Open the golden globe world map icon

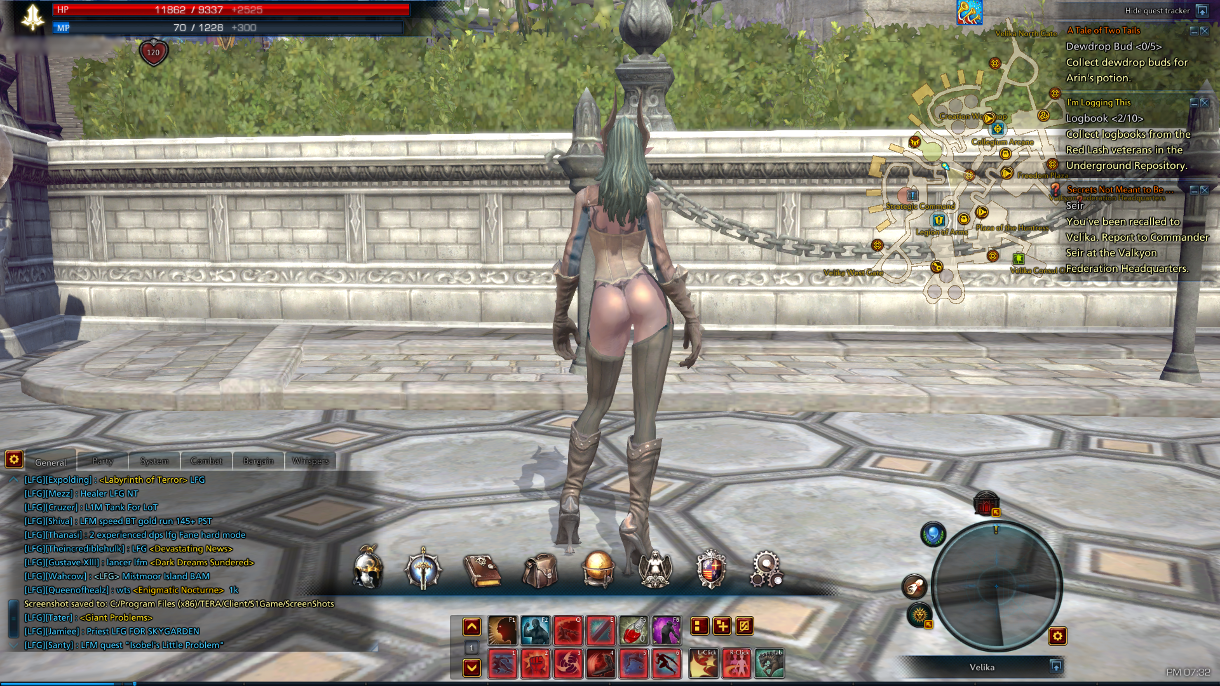coord(598,569)
